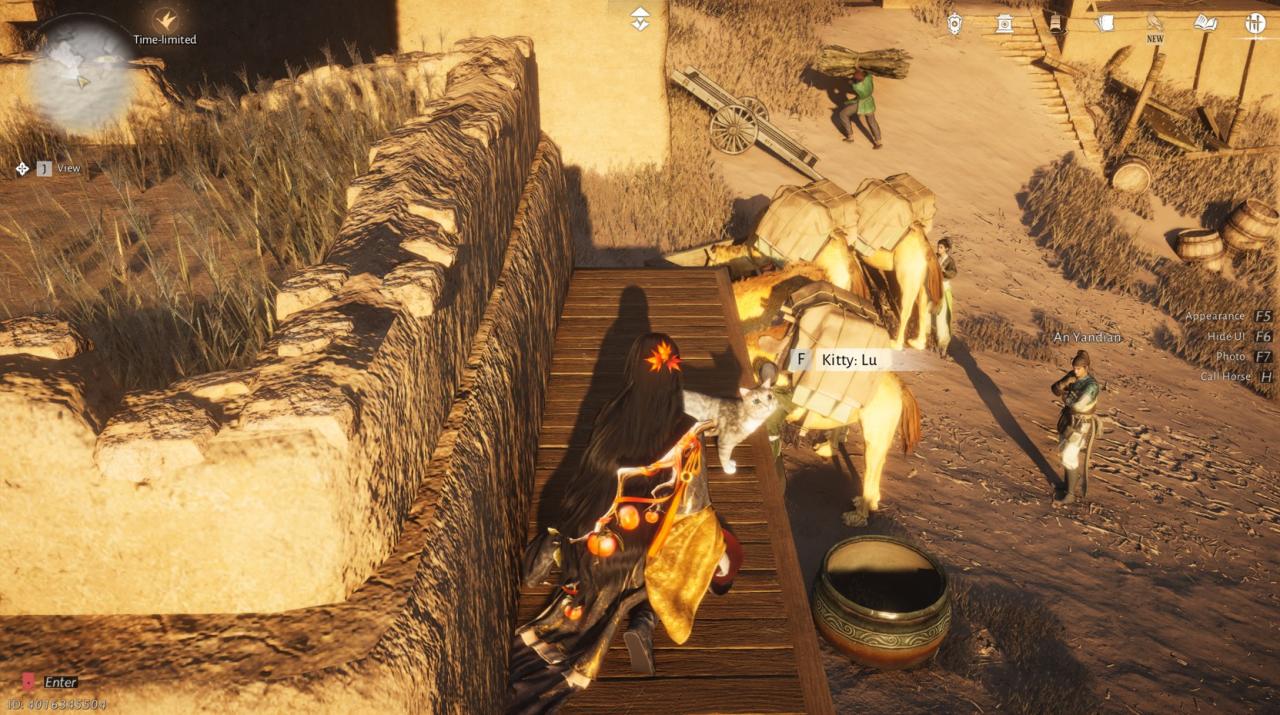This screenshot has width=1280, height=715.
Task: Open the lantern icon in top bar
Action: pyautogui.click(x=1055, y=22)
